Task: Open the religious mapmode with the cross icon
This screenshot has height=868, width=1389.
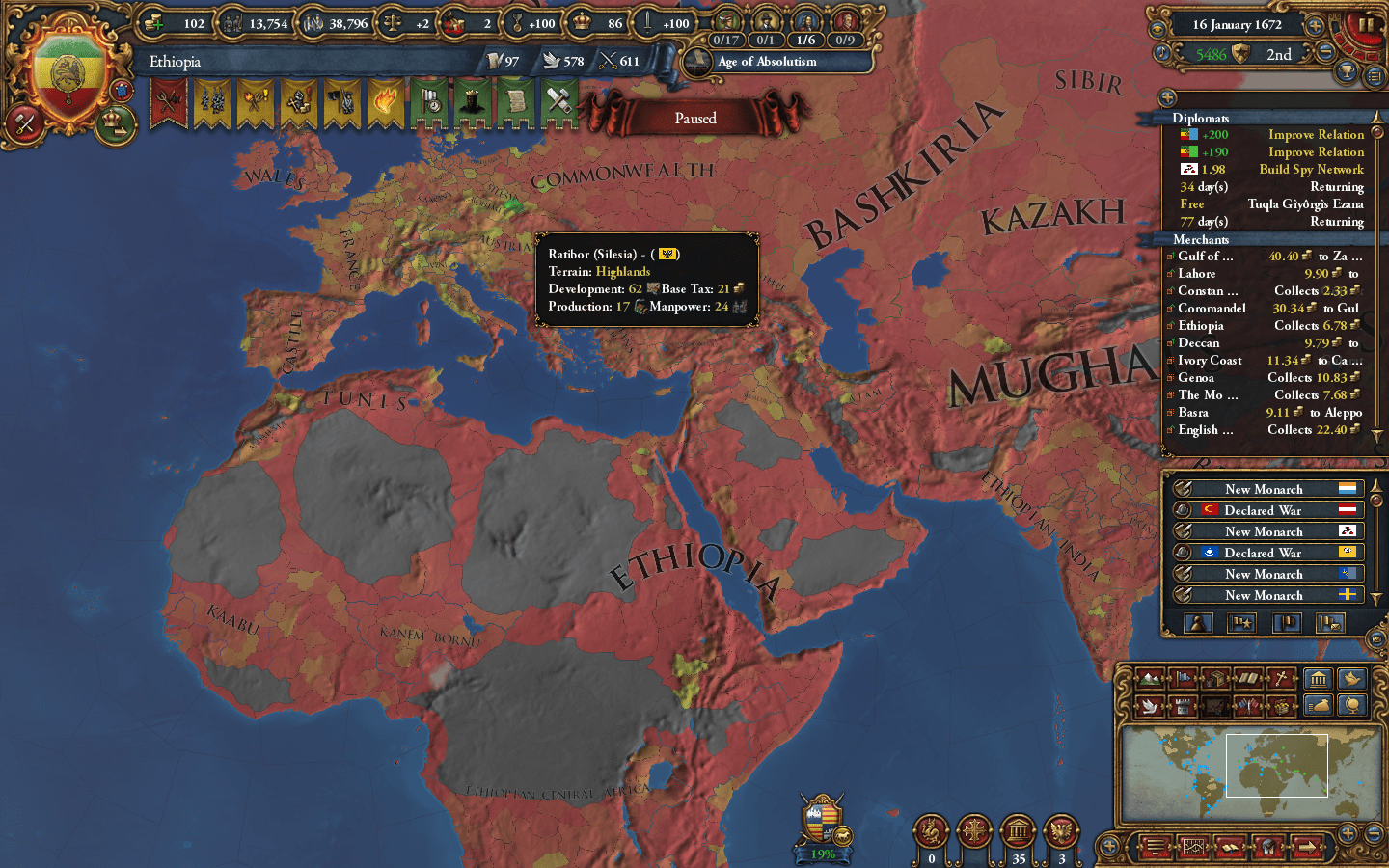Action: pos(1281,679)
